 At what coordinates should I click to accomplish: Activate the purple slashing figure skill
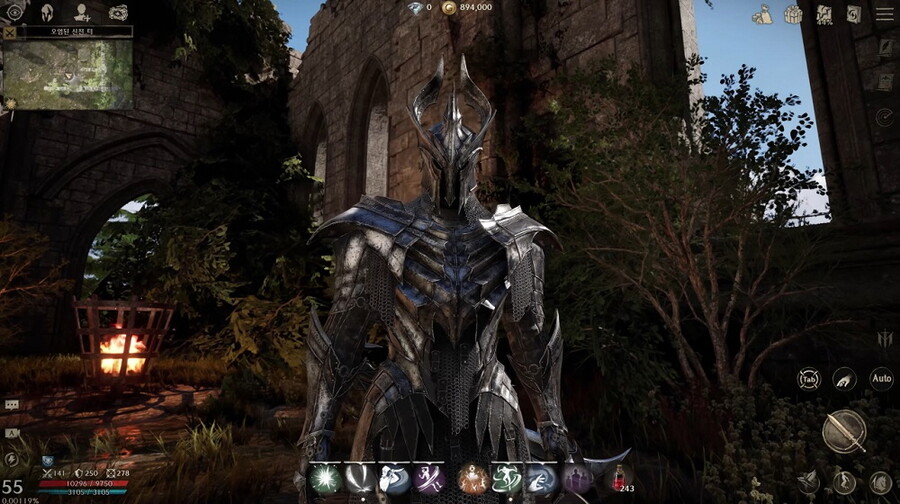click(430, 479)
